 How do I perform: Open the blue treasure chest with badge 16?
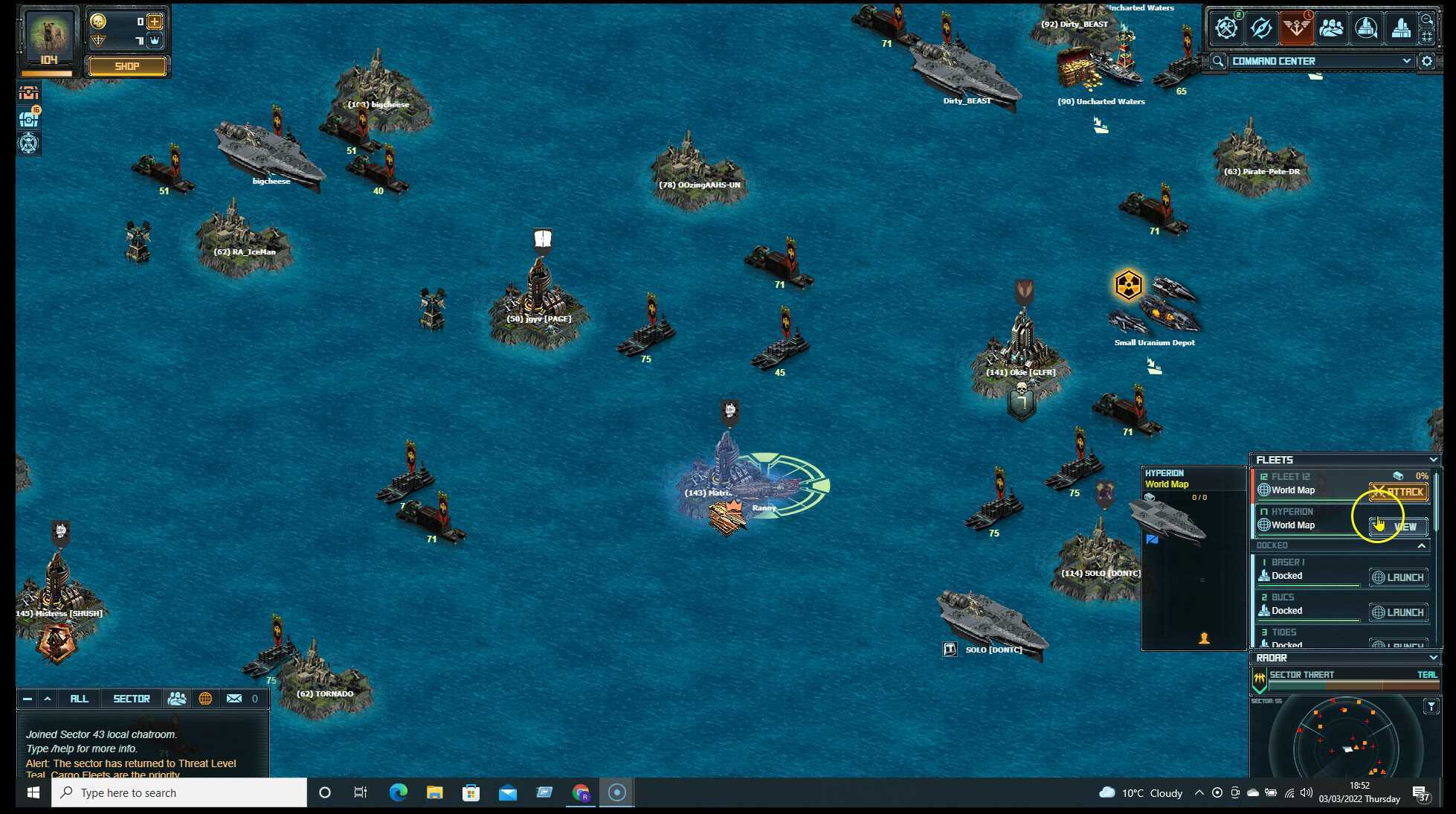tap(29, 118)
